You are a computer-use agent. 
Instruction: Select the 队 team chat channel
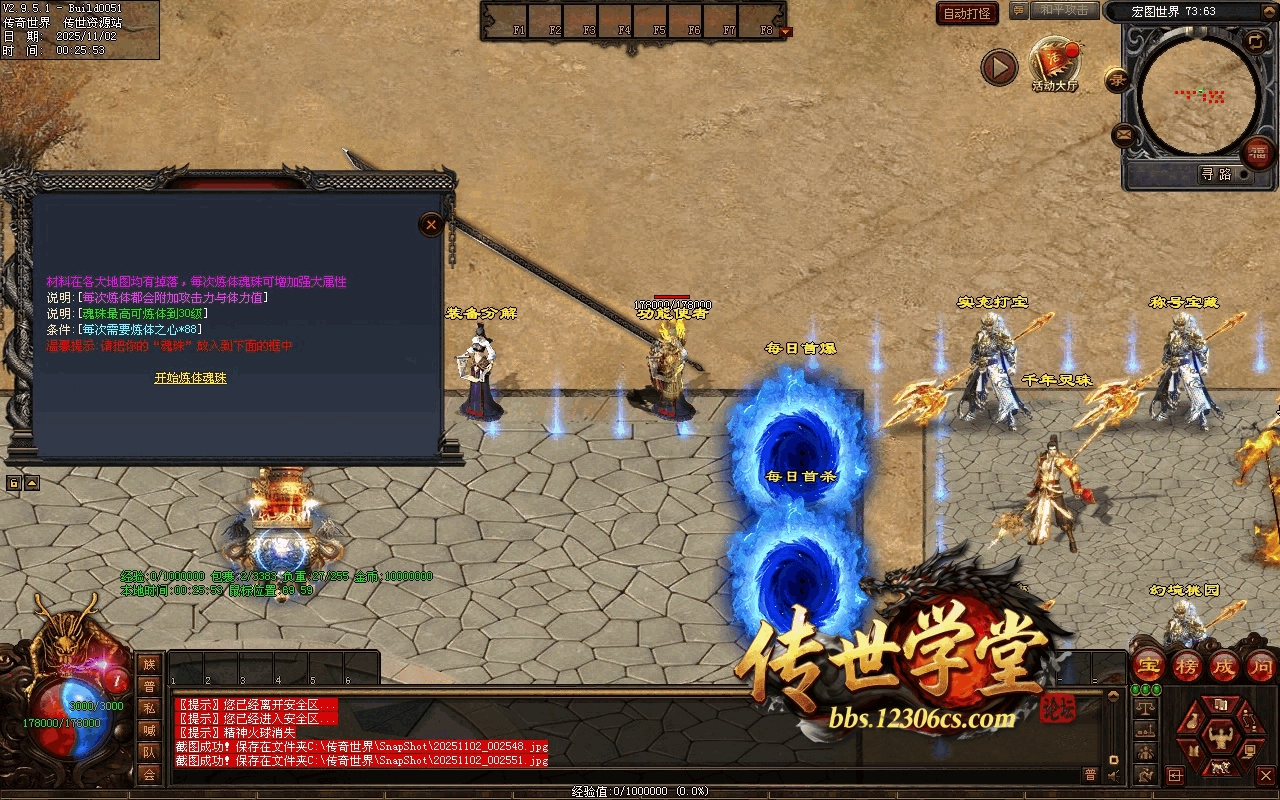coord(149,752)
